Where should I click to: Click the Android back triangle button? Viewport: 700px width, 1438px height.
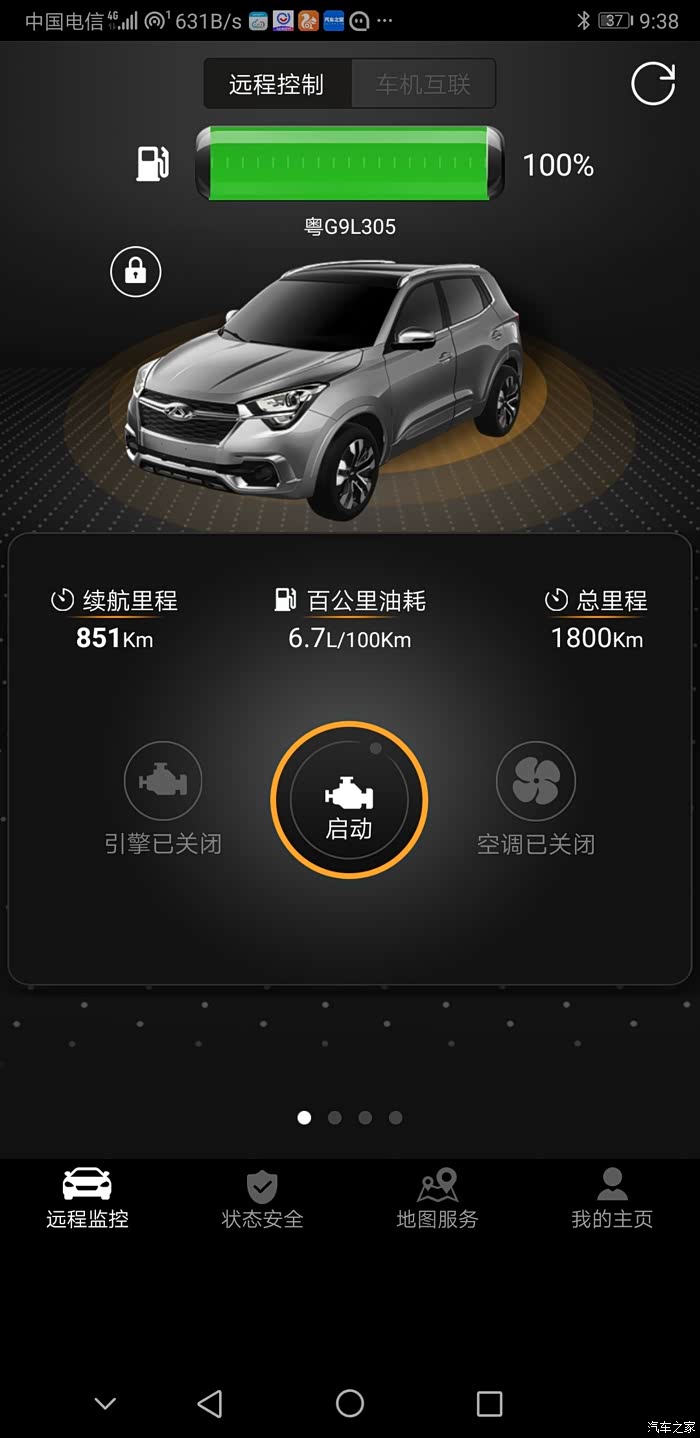pyautogui.click(x=210, y=1404)
